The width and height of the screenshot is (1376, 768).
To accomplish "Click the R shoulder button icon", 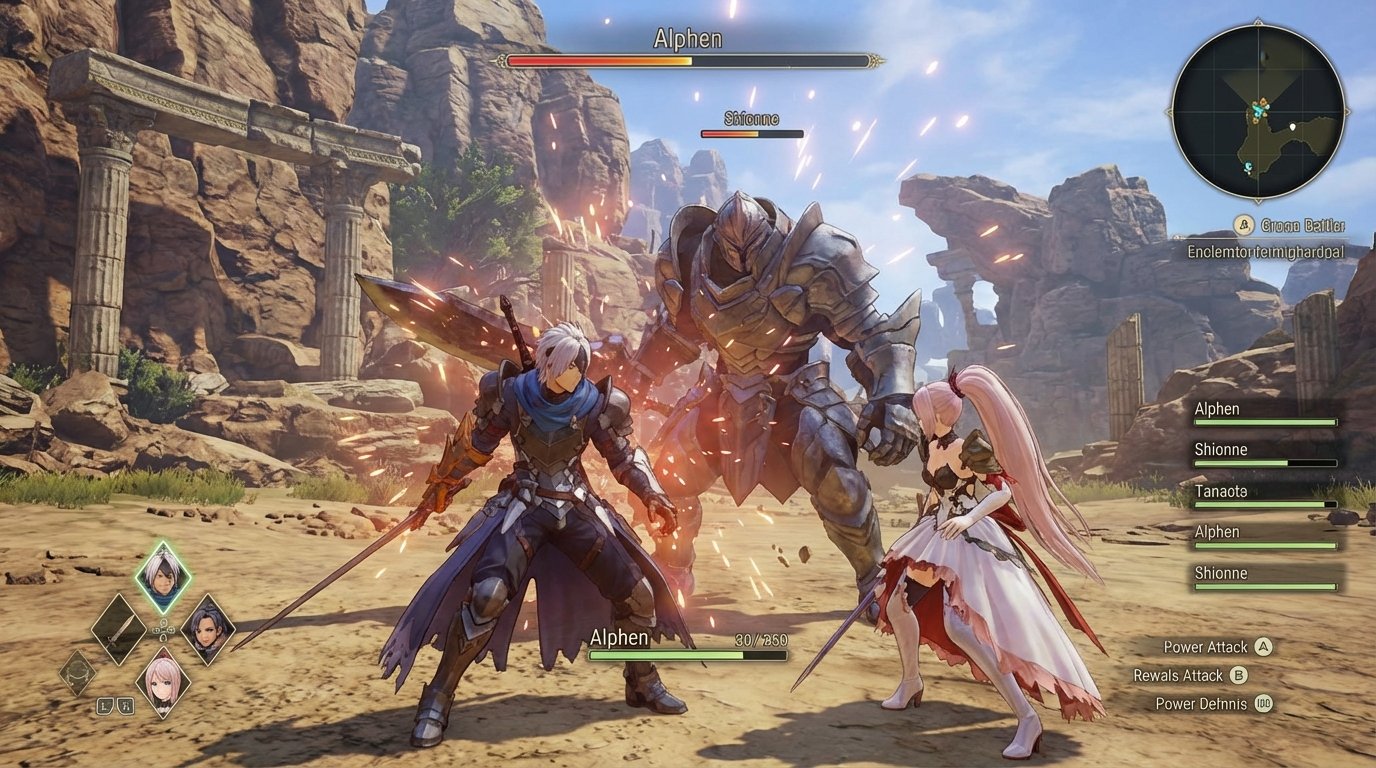I will 124,705.
